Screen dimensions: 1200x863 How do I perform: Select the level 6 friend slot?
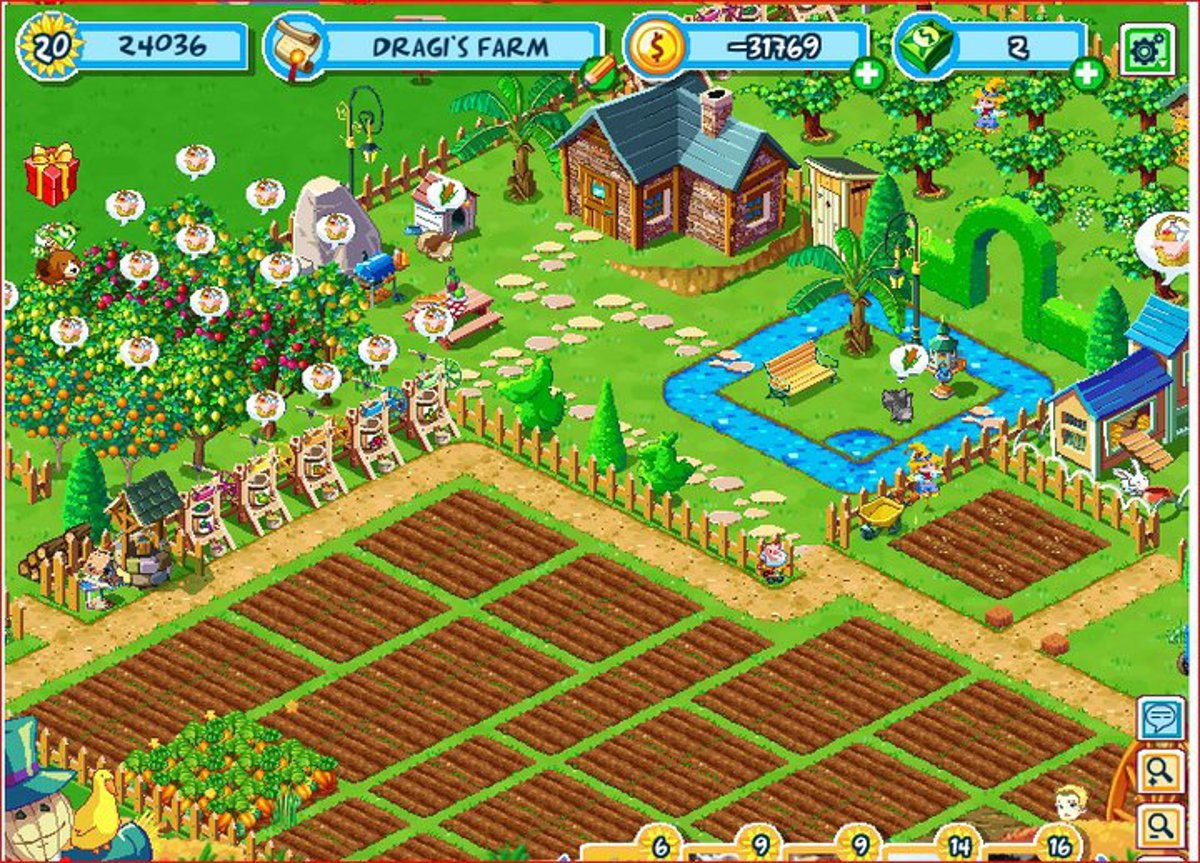[661, 845]
